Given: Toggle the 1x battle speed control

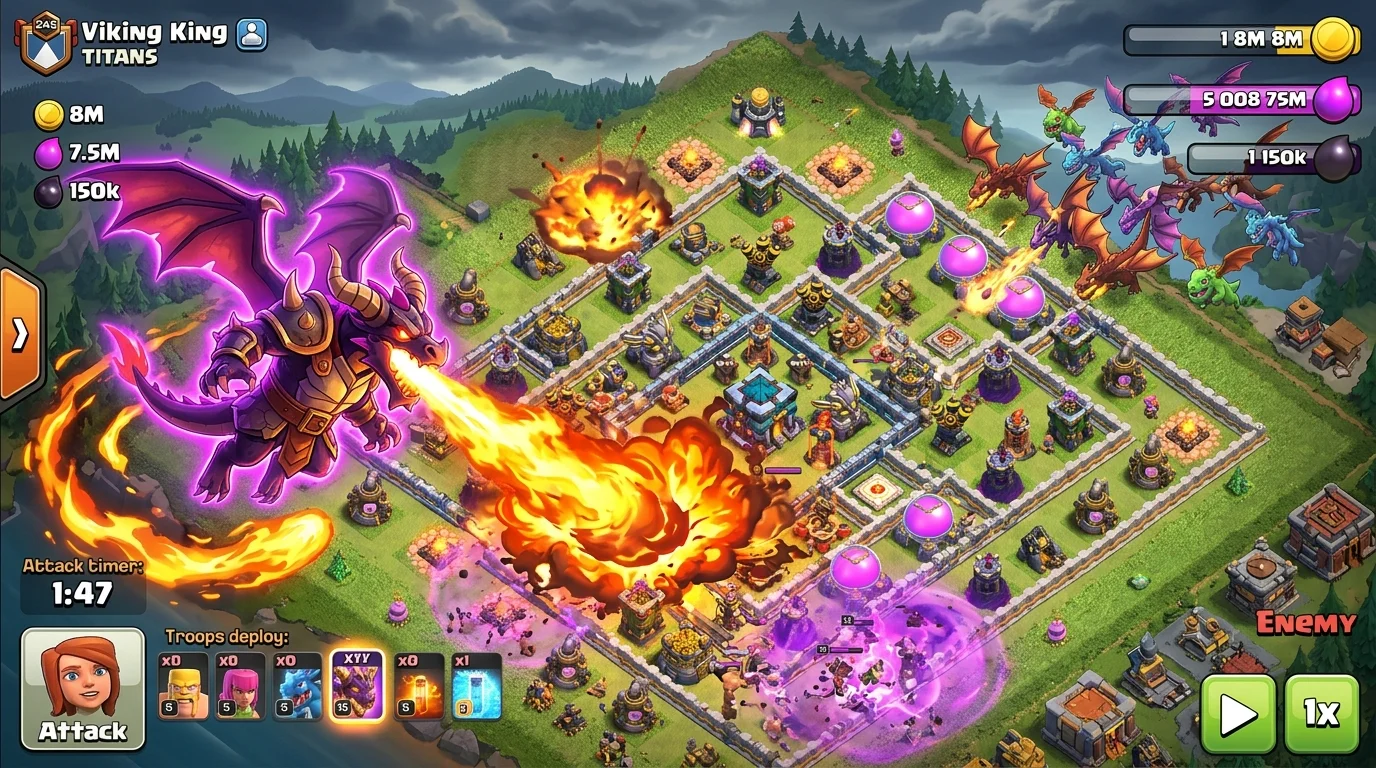Looking at the screenshot, I should point(1322,713).
